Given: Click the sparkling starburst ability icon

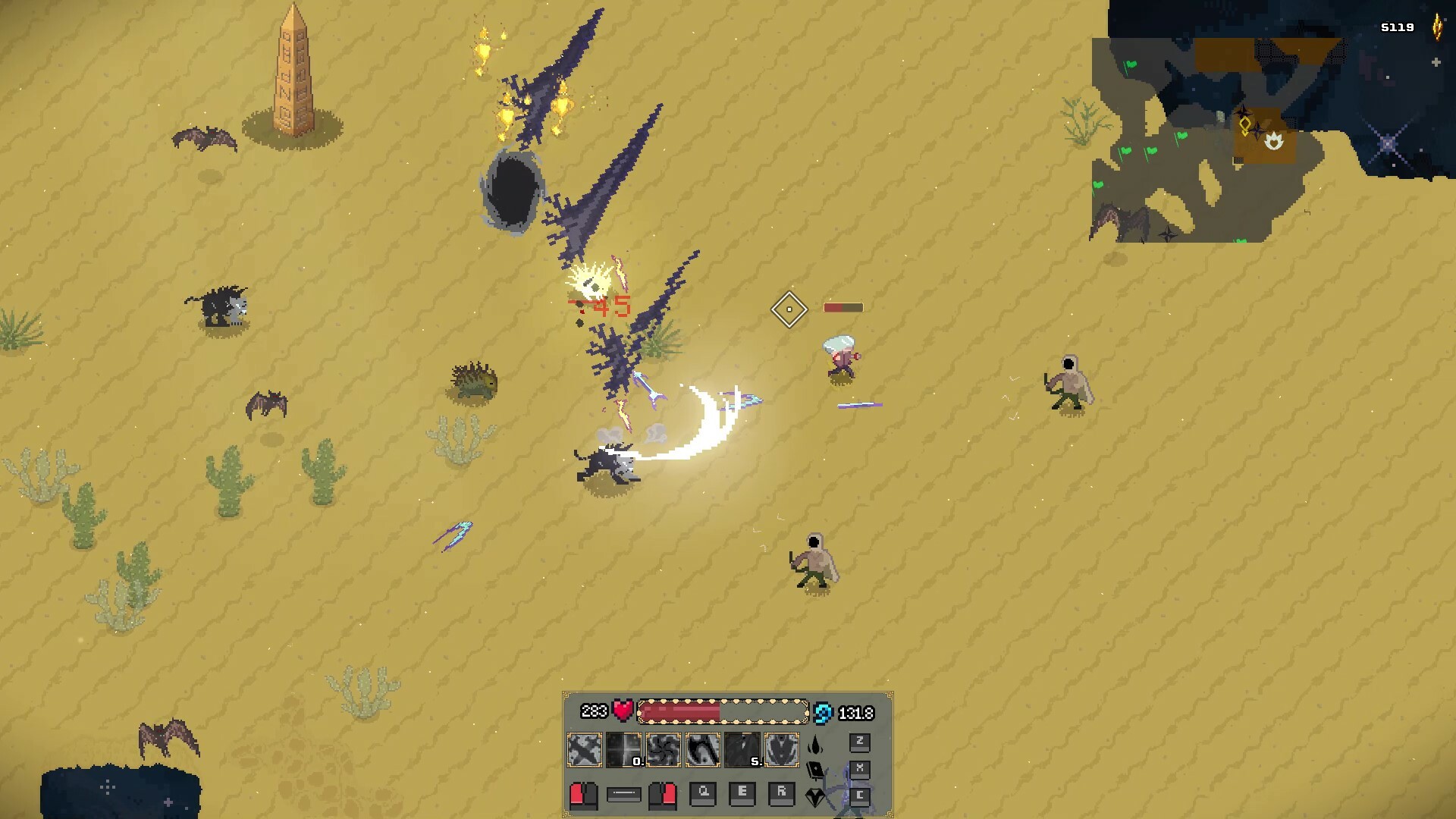Looking at the screenshot, I should (x=624, y=748).
